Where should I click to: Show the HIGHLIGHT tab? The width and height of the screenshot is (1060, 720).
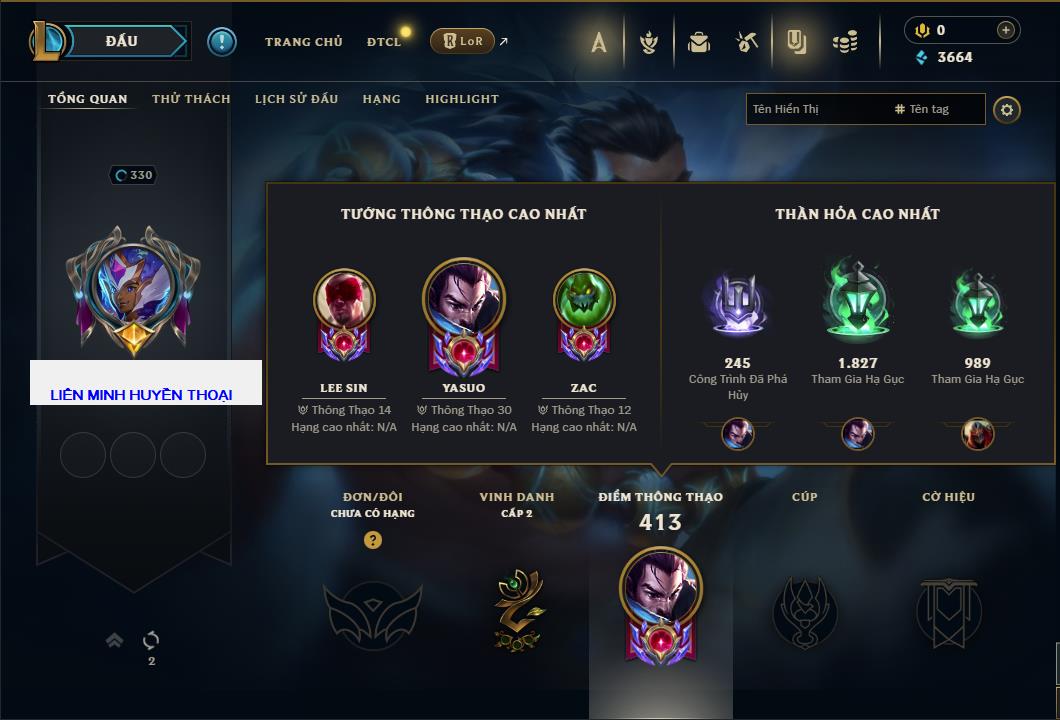coord(461,99)
